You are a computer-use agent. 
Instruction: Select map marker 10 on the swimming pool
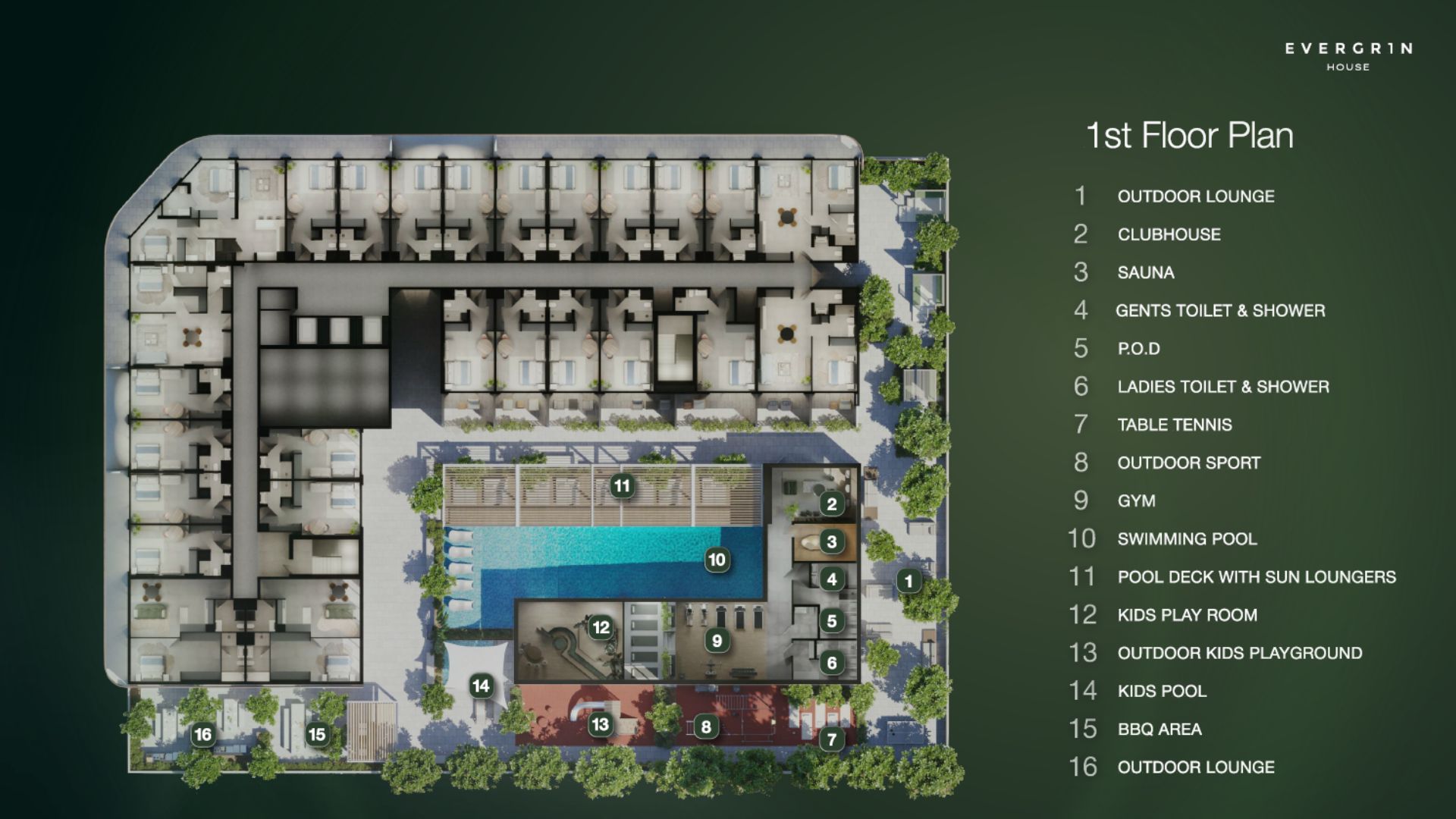tap(717, 560)
